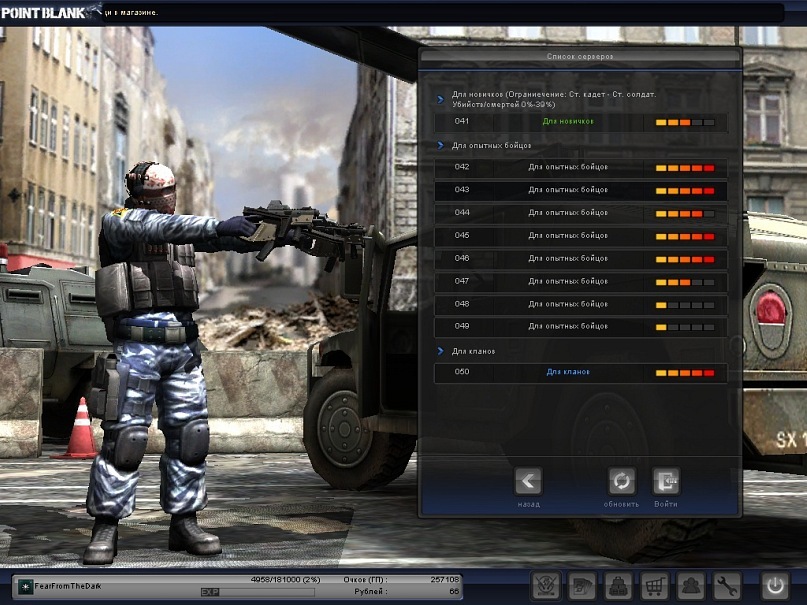The image size is (807, 605).
Task: Open the shopping cart shop icon
Action: click(654, 586)
